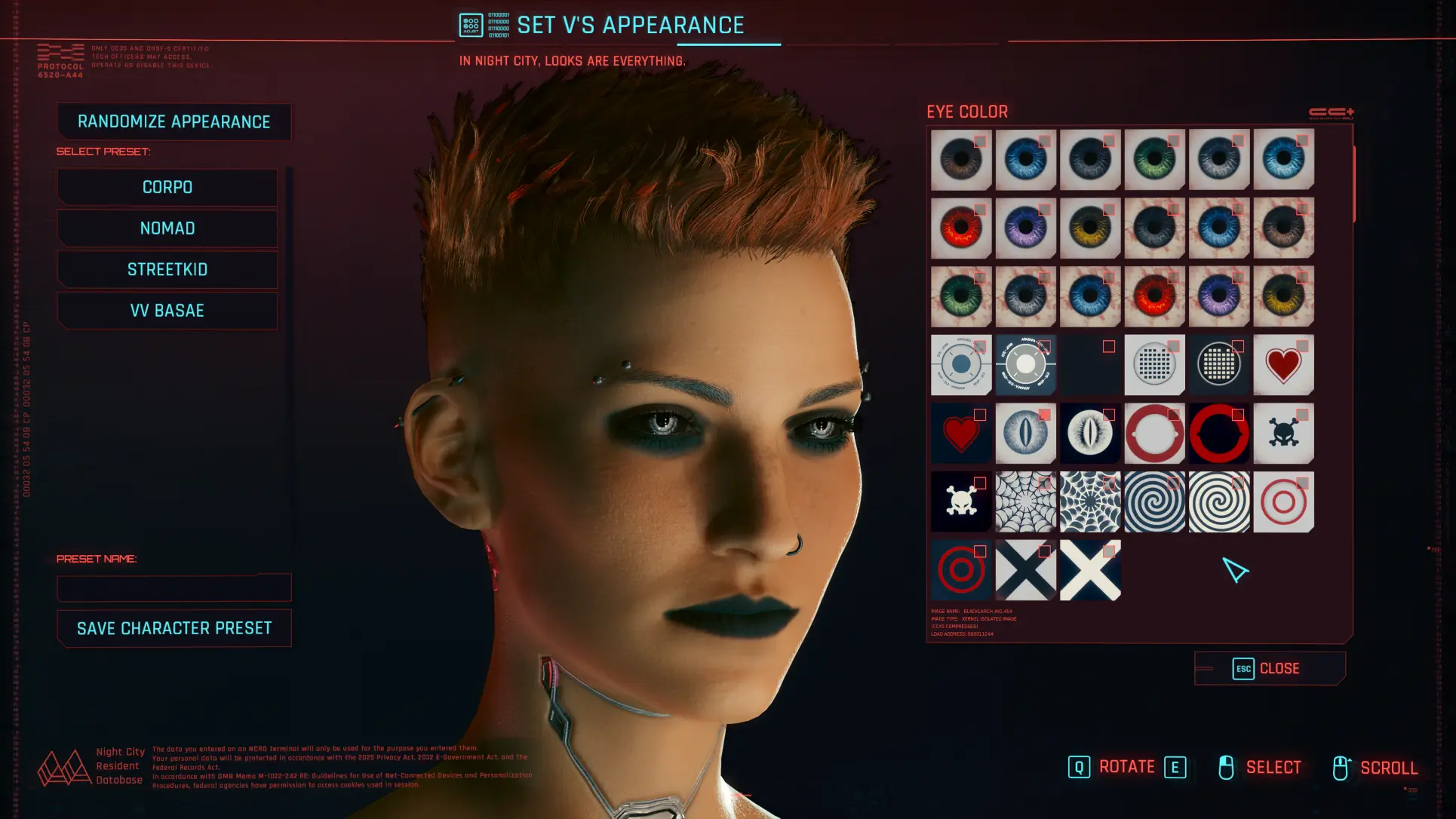This screenshot has width=1456, height=819.
Task: Select the dark blue spiral eye
Action: (x=1154, y=502)
